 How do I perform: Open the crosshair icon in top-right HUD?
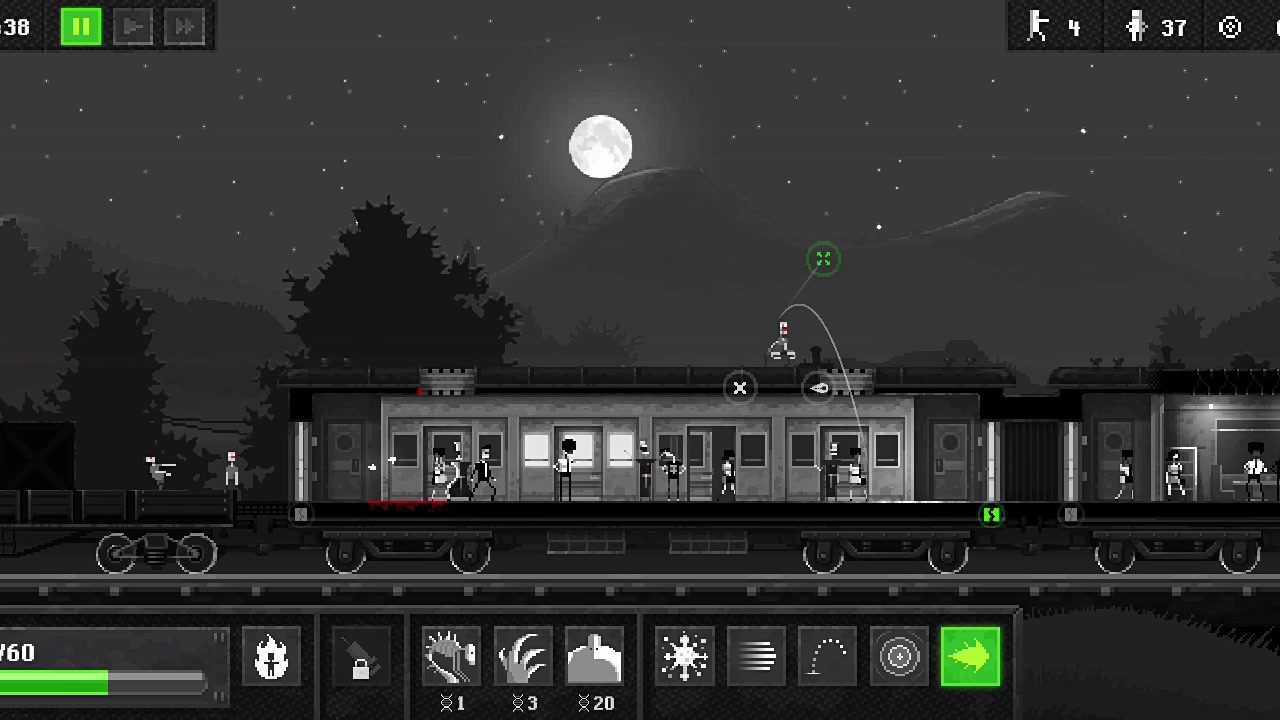coord(1230,27)
